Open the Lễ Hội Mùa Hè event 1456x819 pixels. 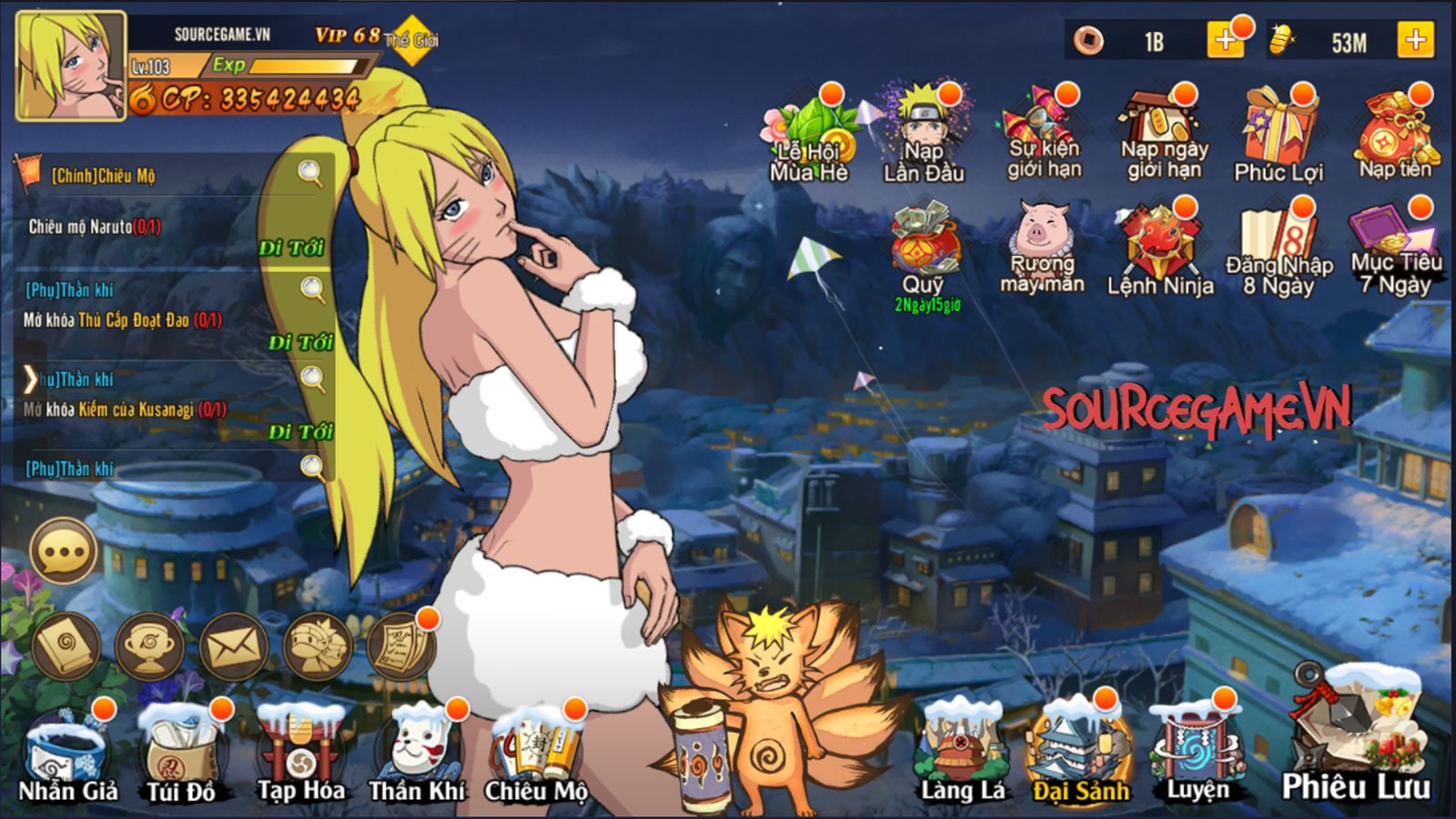[809, 136]
